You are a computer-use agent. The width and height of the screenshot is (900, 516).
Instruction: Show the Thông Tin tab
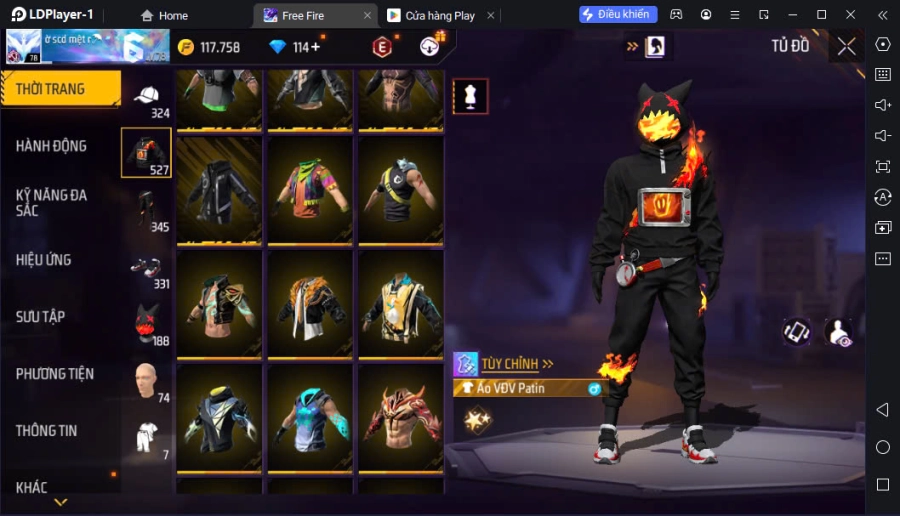[x=47, y=431]
